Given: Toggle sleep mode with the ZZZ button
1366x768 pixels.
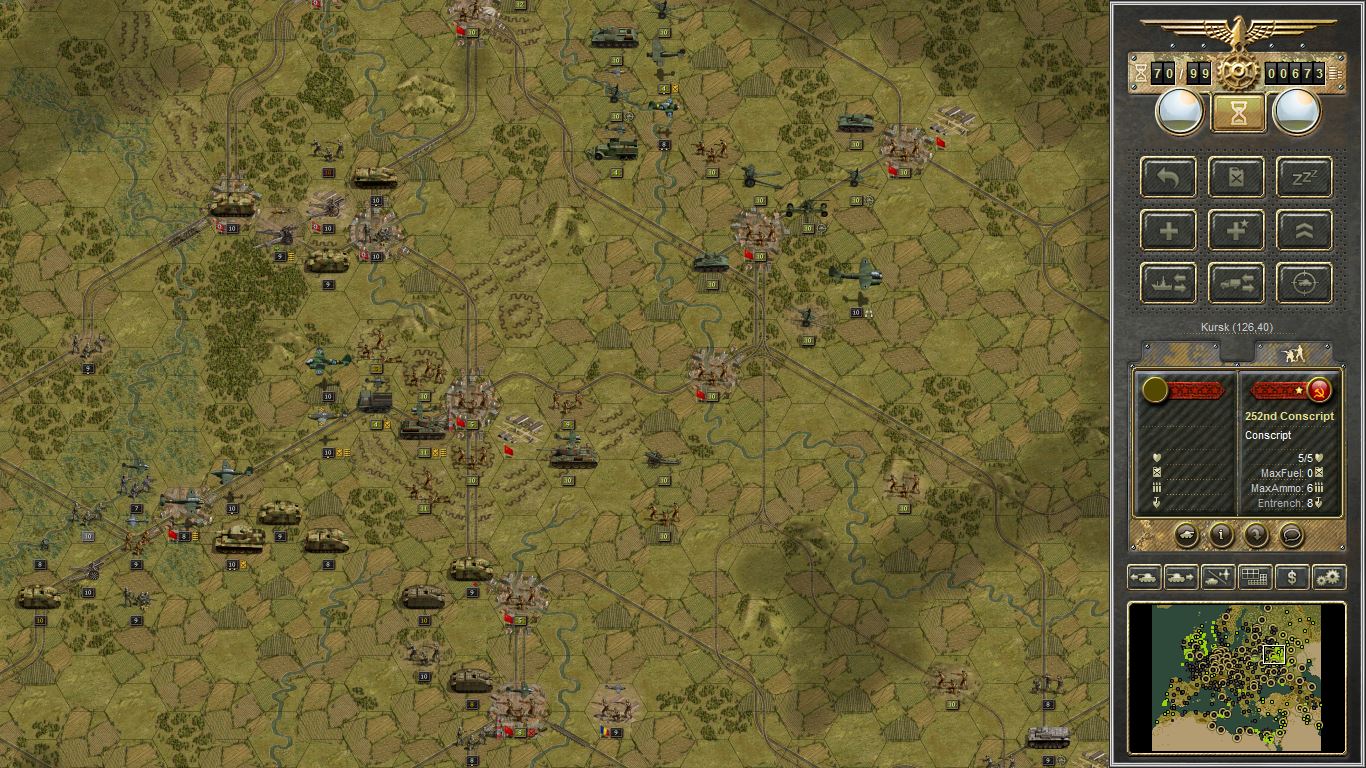Looking at the screenshot, I should (x=1302, y=177).
